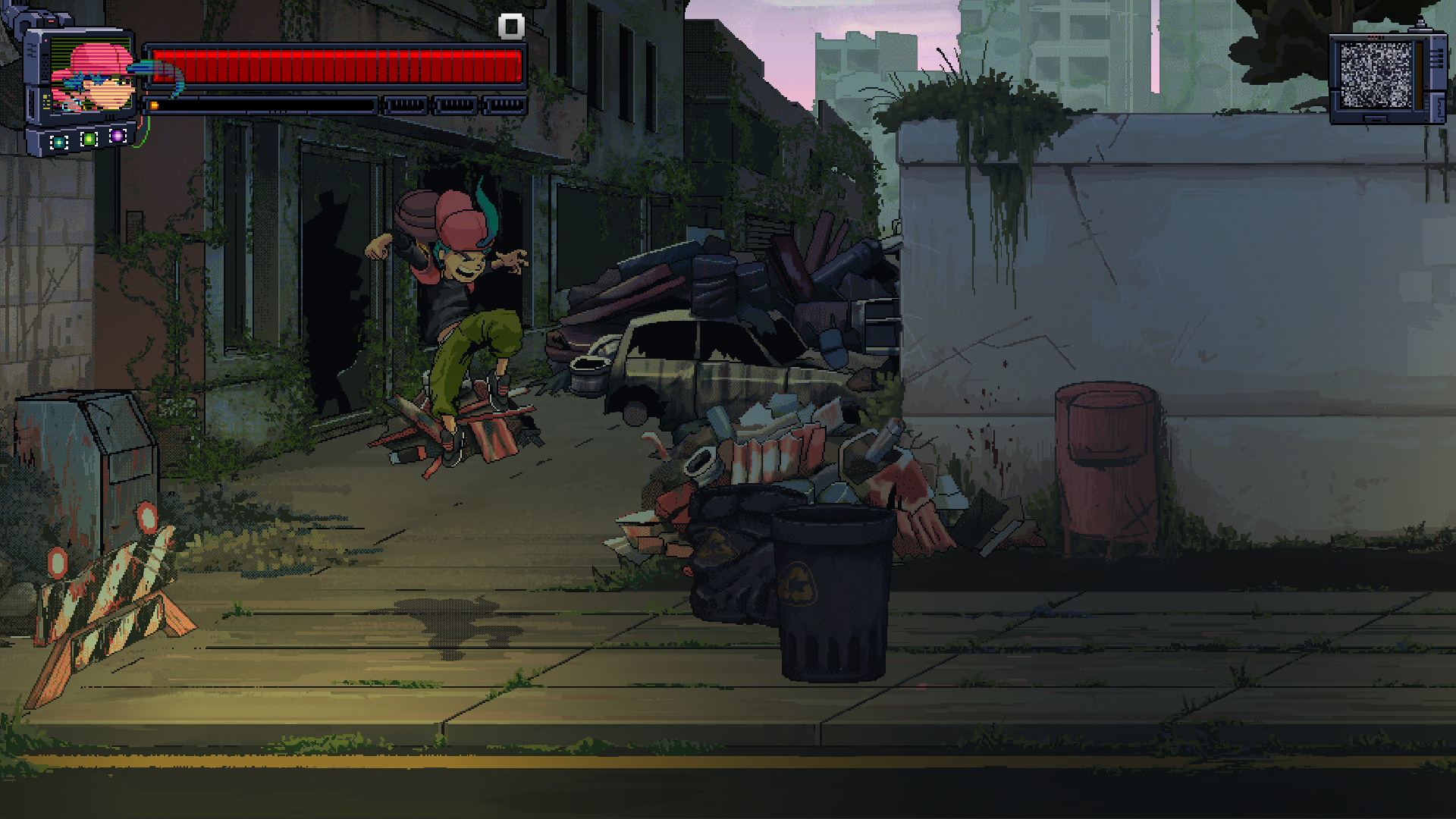Image resolution: width=1456 pixels, height=819 pixels.
Task: Click the jumping skater character
Action: (459, 303)
